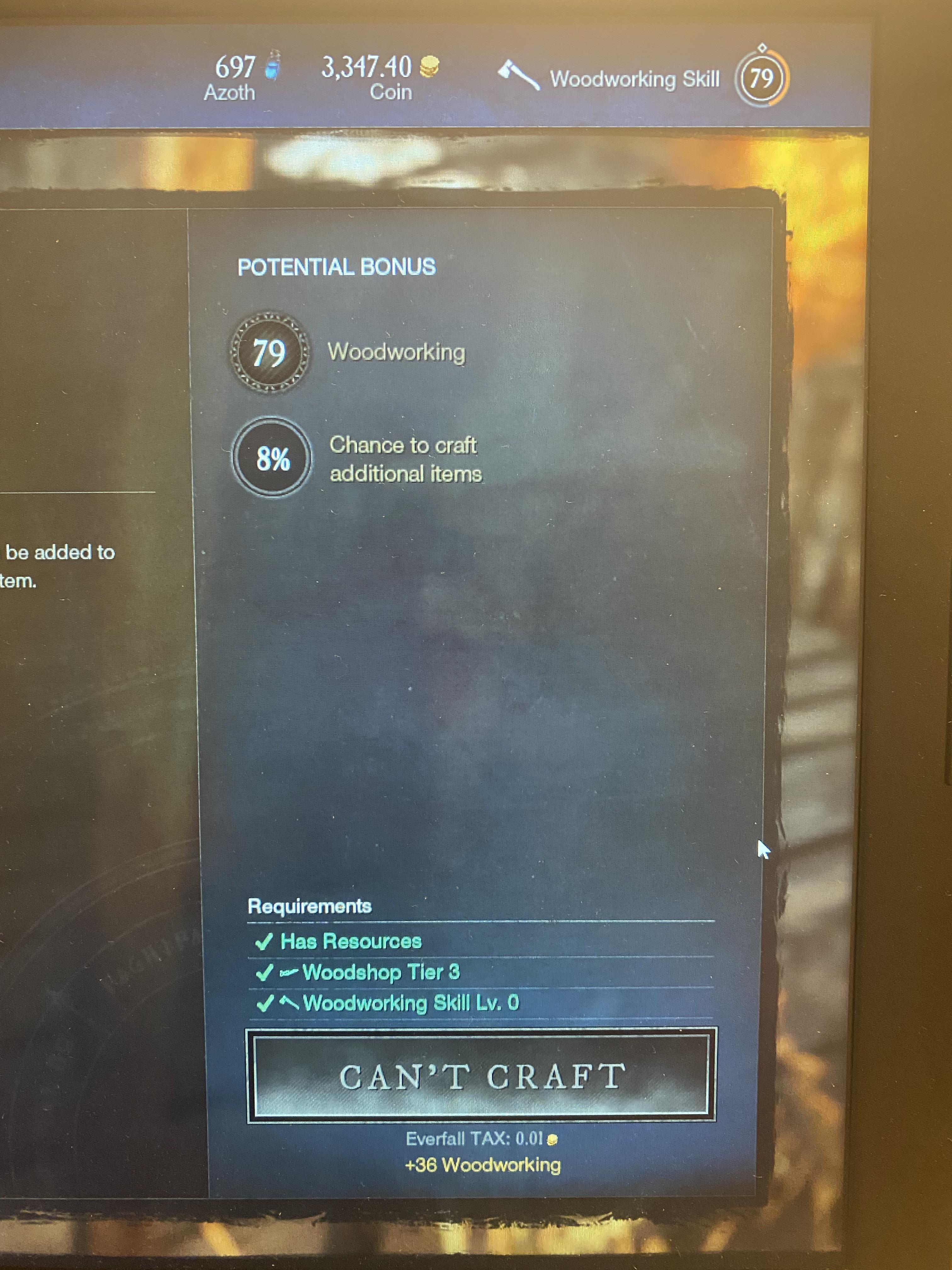Click the Has Resources checkmark
This screenshot has height=1270, width=952.
tap(264, 941)
